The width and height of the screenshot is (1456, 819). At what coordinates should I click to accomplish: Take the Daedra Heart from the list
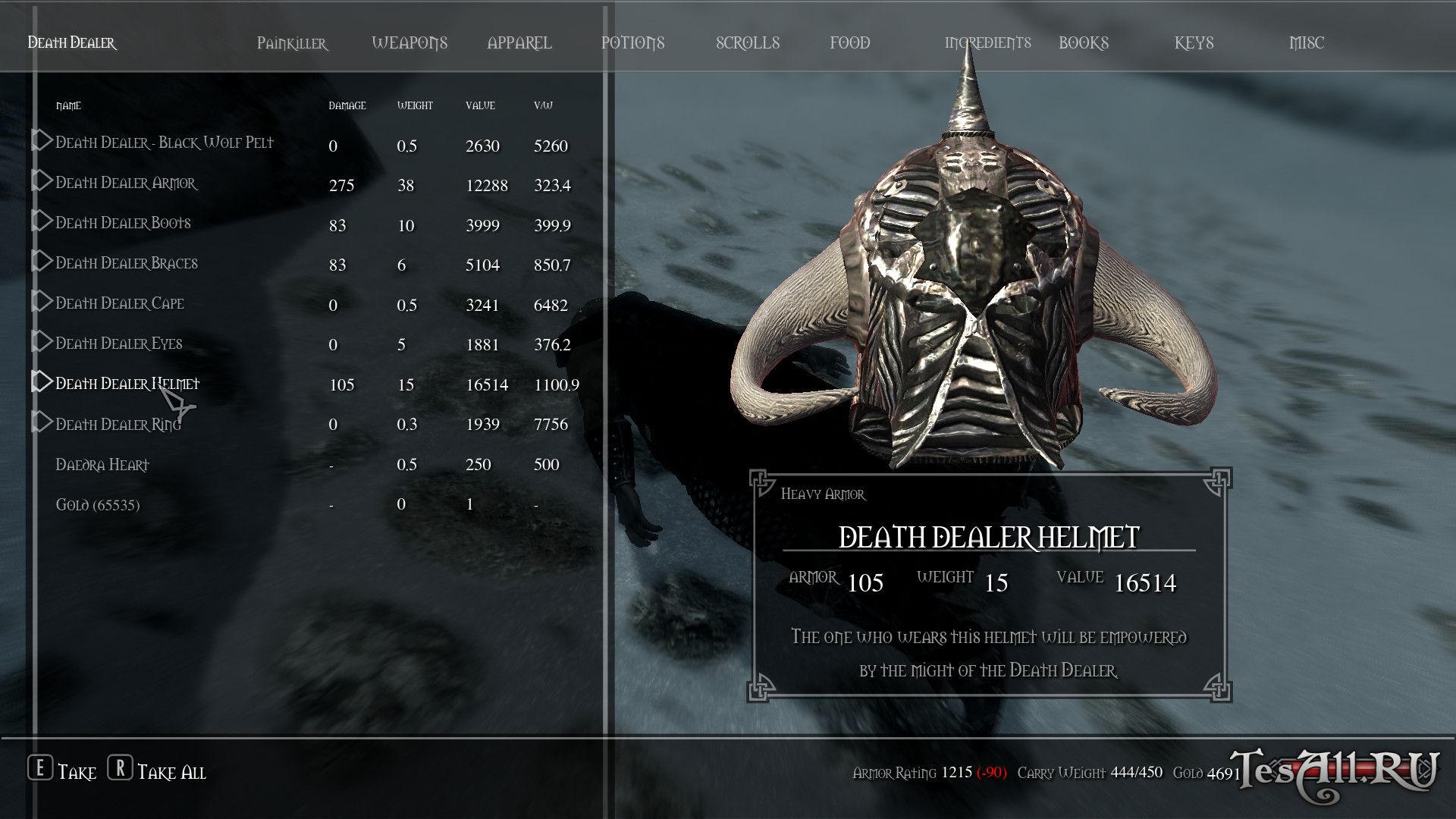[102, 465]
